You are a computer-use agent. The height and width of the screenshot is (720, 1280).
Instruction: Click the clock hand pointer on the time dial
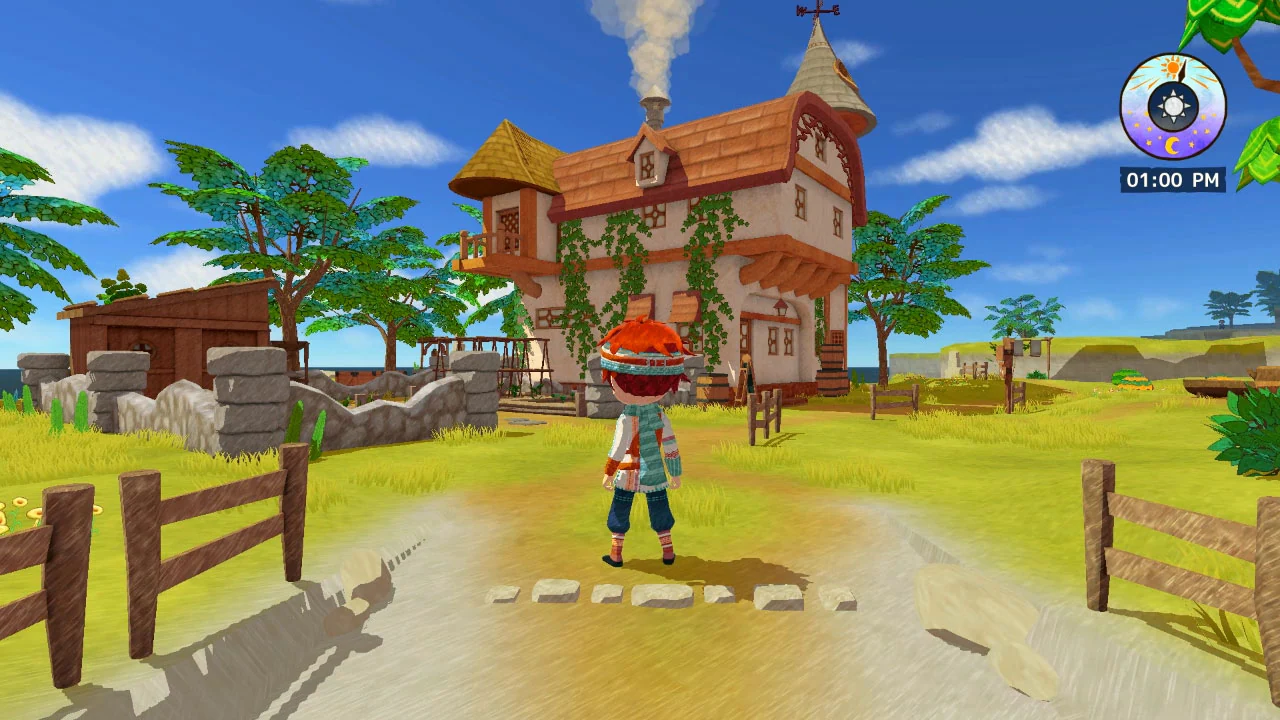(1182, 70)
